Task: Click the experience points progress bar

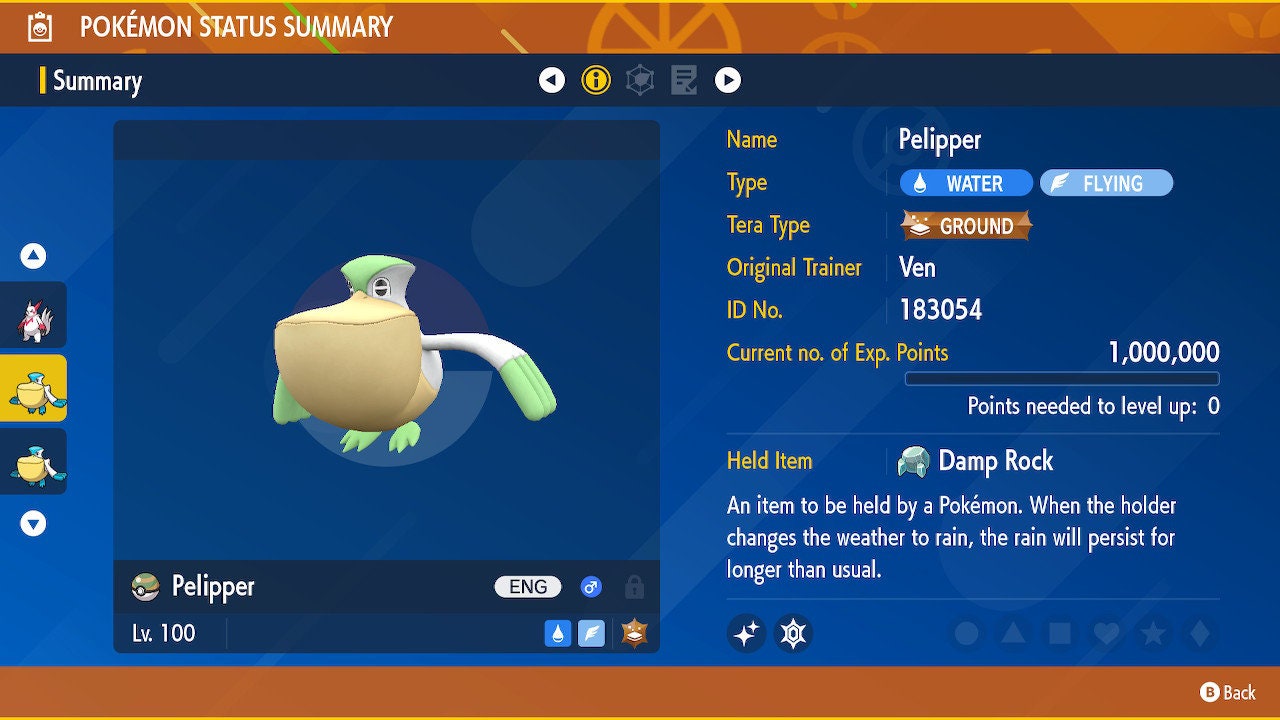Action: 1063,379
